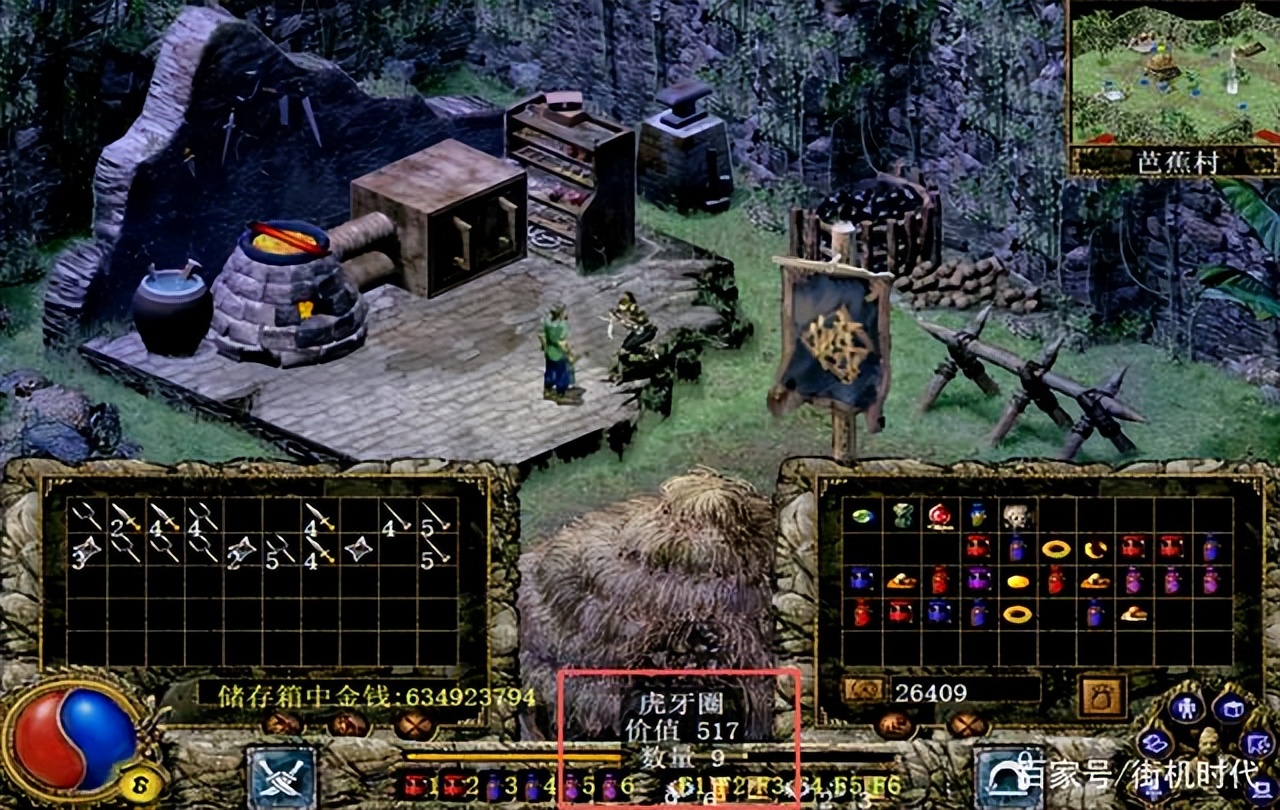Pick the green gem in the backpack
The height and width of the screenshot is (810, 1280).
click(862, 516)
